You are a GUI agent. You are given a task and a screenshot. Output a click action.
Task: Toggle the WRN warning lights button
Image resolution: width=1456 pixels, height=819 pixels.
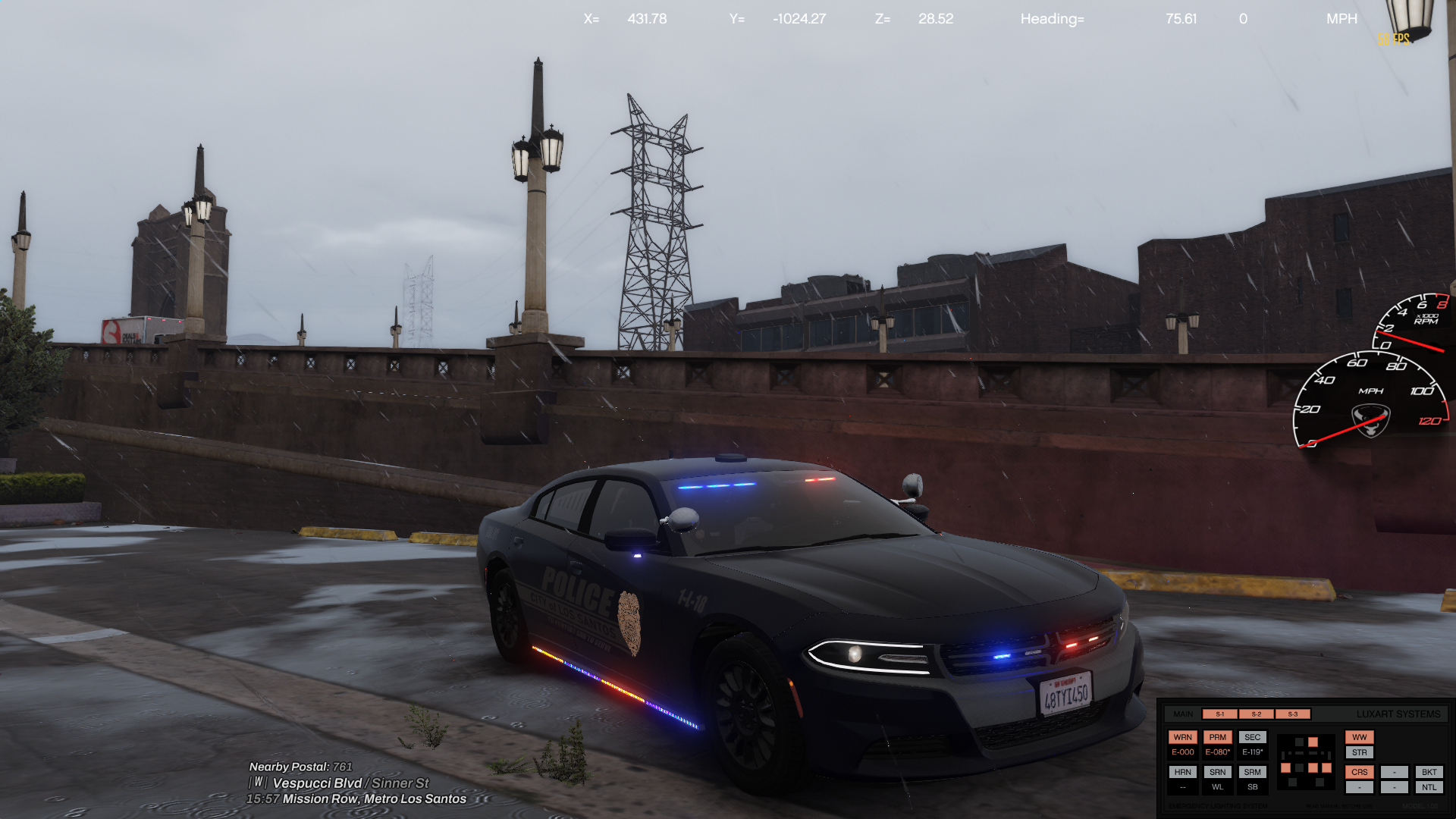pos(1182,737)
